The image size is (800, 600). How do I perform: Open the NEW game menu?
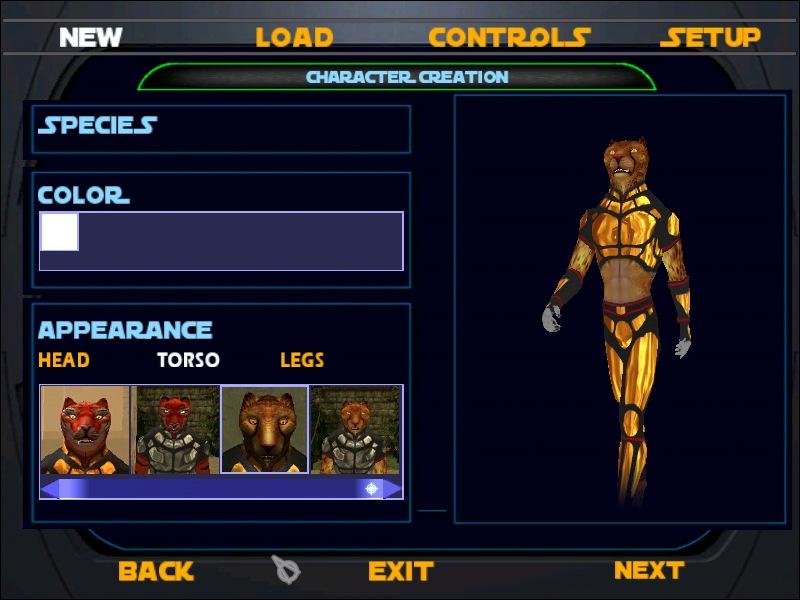pos(90,38)
